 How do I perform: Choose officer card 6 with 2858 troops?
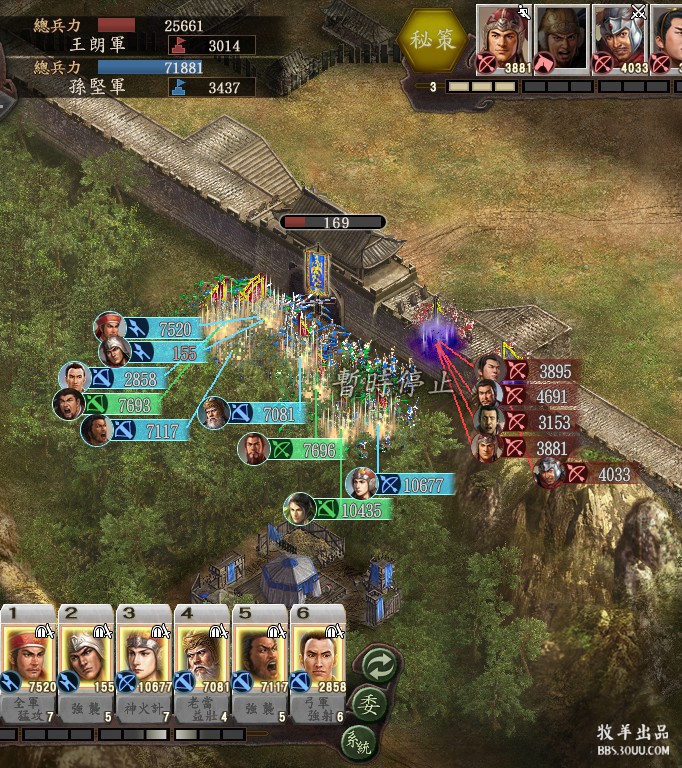[318, 653]
